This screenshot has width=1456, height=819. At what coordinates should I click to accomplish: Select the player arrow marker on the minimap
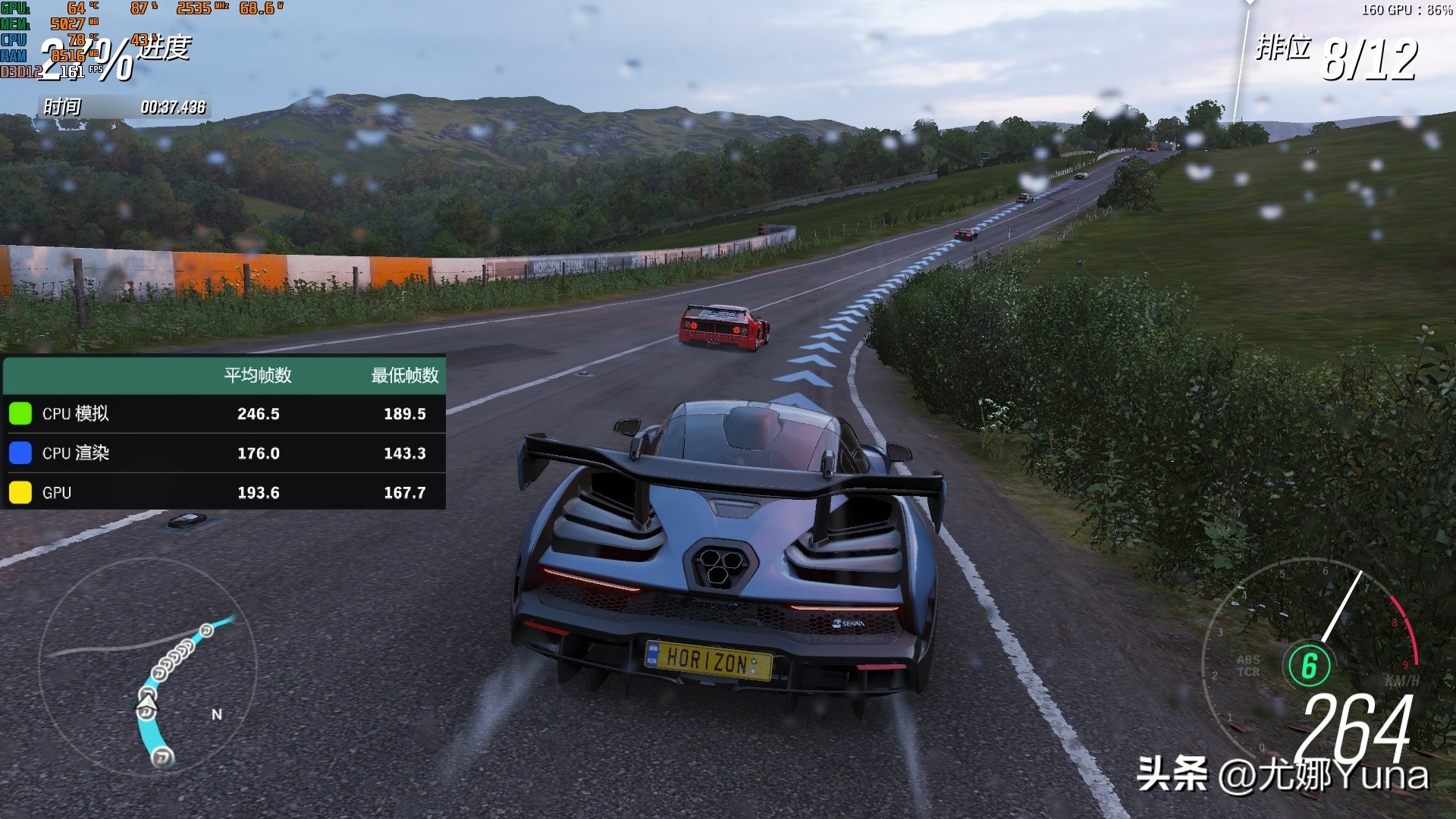(146, 710)
